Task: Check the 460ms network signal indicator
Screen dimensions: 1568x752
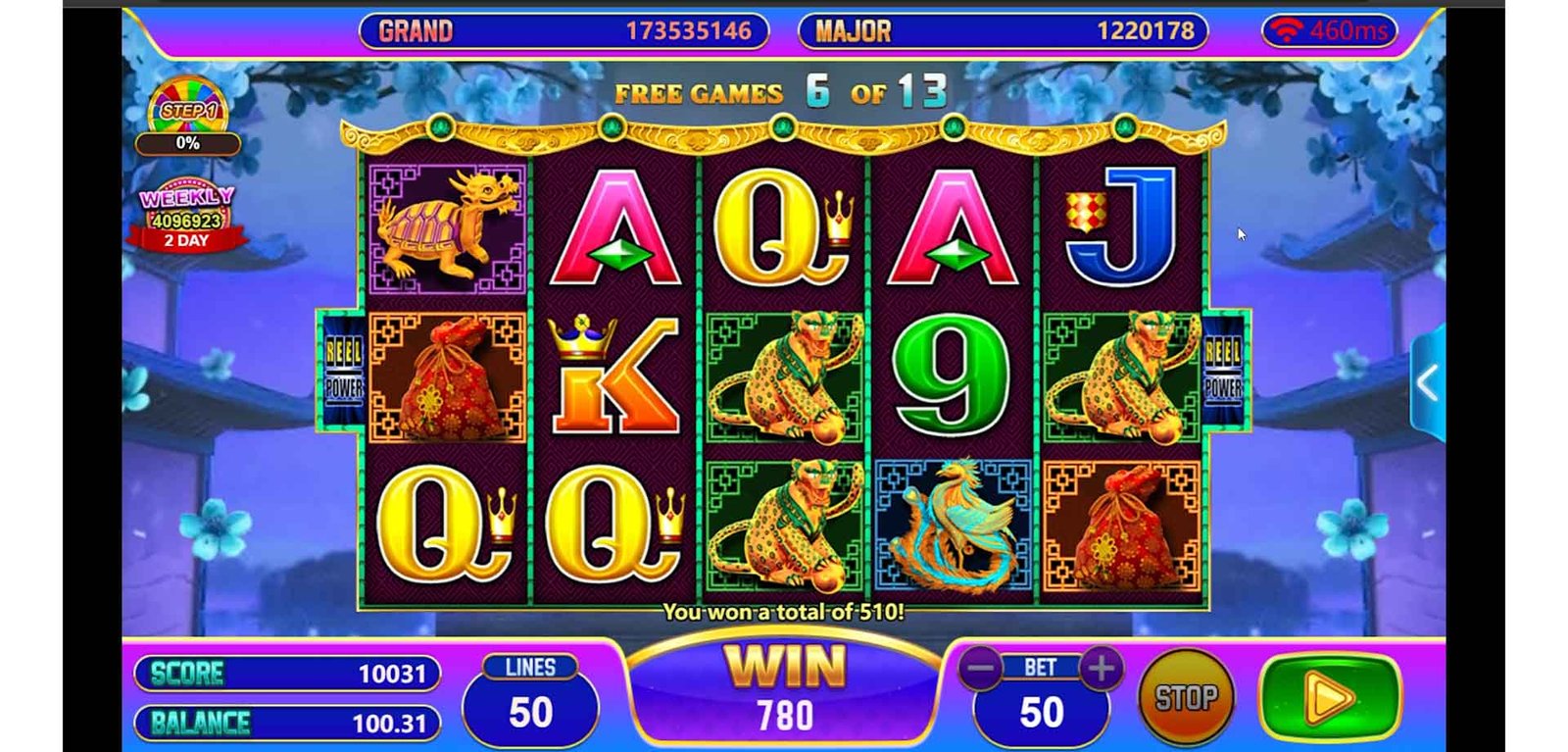Action: pyautogui.click(x=1330, y=31)
